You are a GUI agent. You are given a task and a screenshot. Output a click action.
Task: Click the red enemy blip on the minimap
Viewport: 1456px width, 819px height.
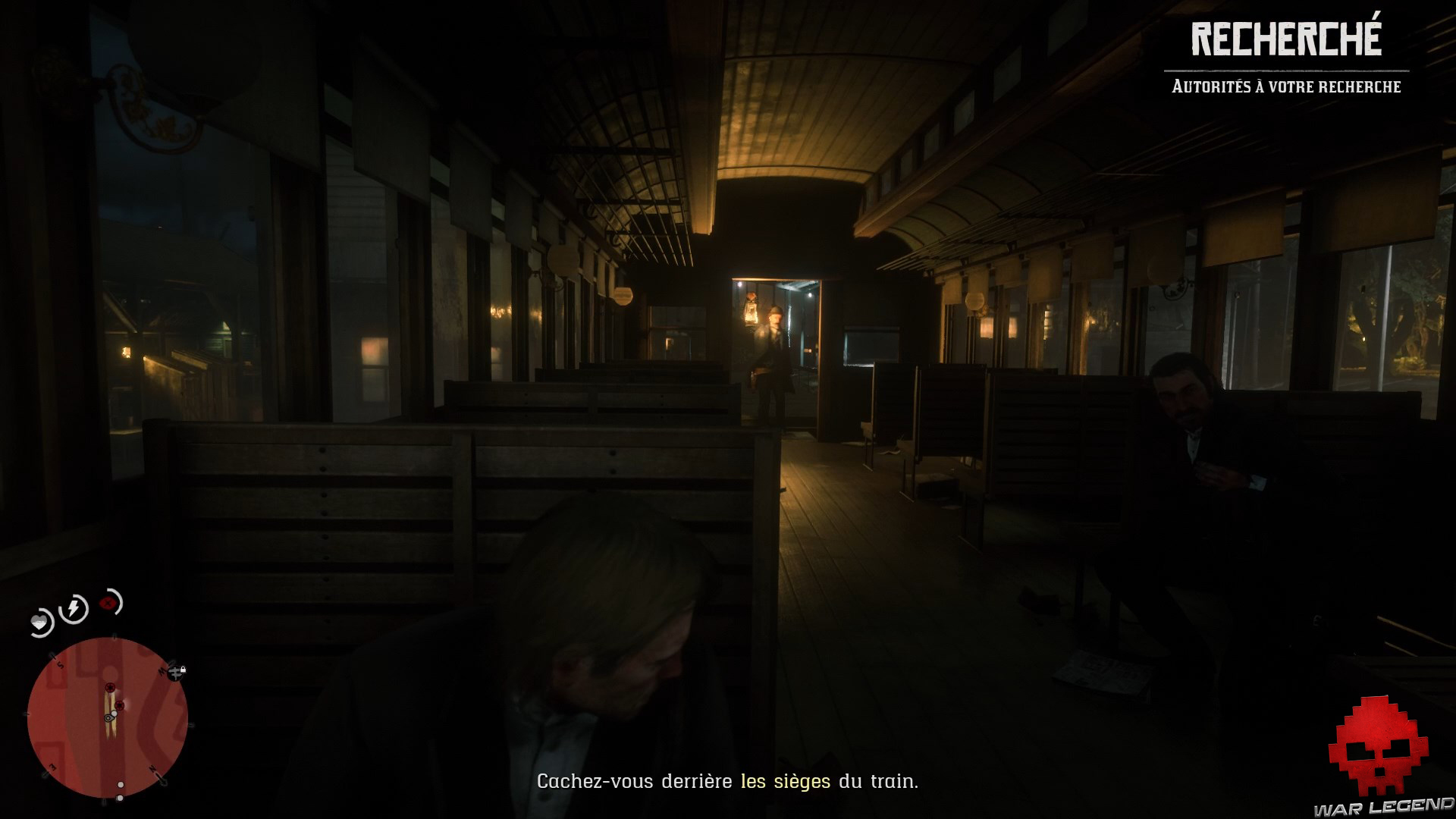coord(110,688)
